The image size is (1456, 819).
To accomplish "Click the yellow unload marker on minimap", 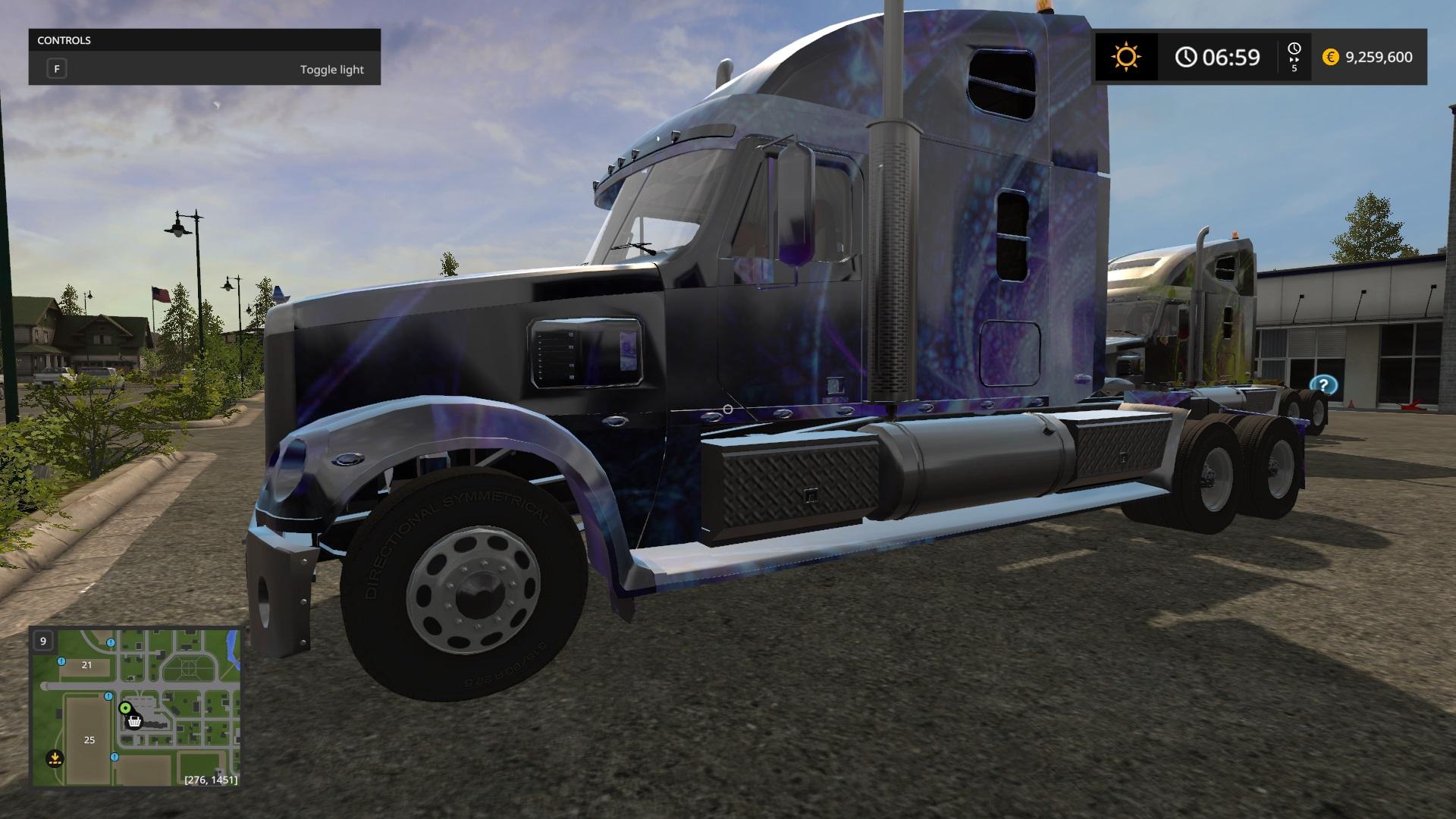I will 55,757.
